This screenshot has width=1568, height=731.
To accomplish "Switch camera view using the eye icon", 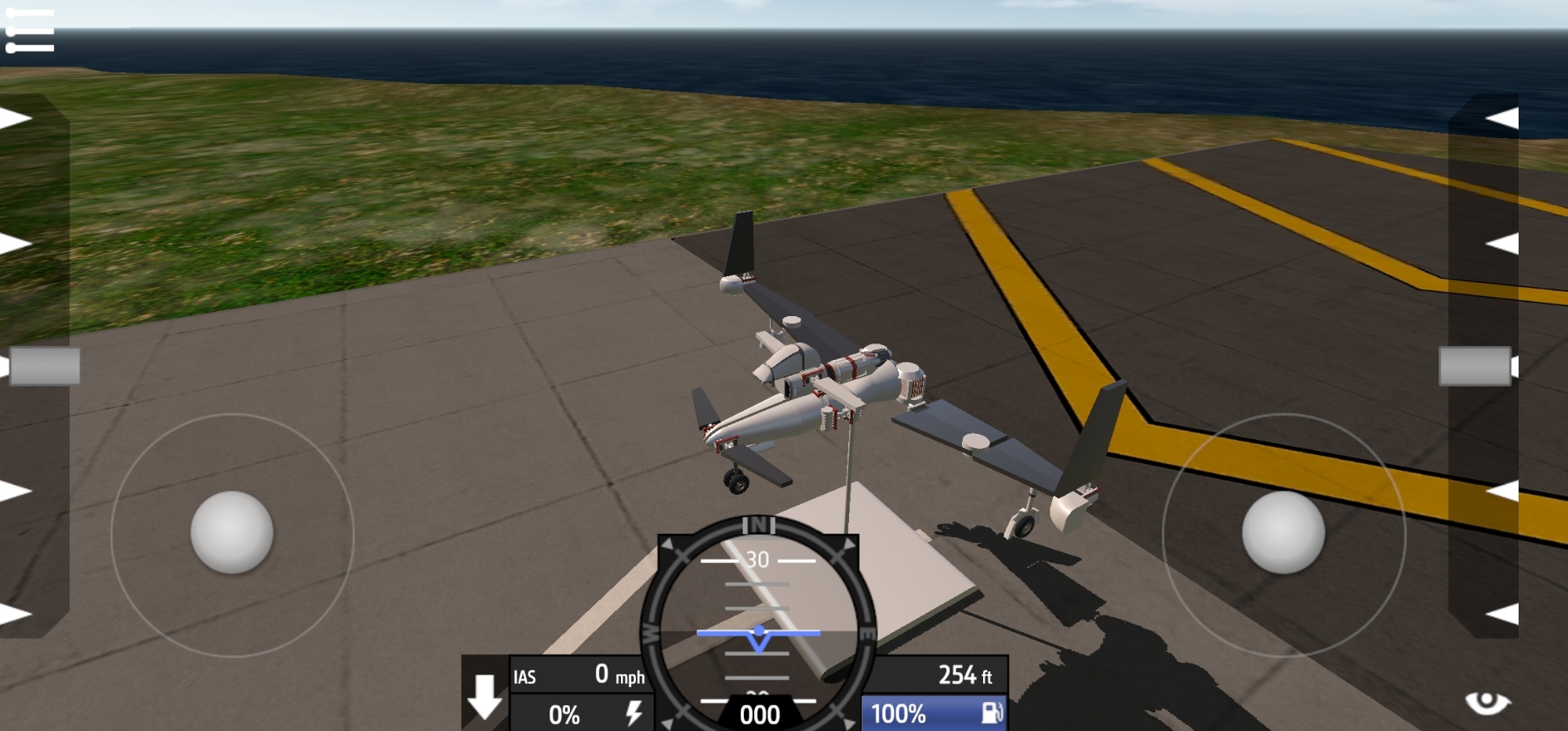I will pyautogui.click(x=1486, y=702).
